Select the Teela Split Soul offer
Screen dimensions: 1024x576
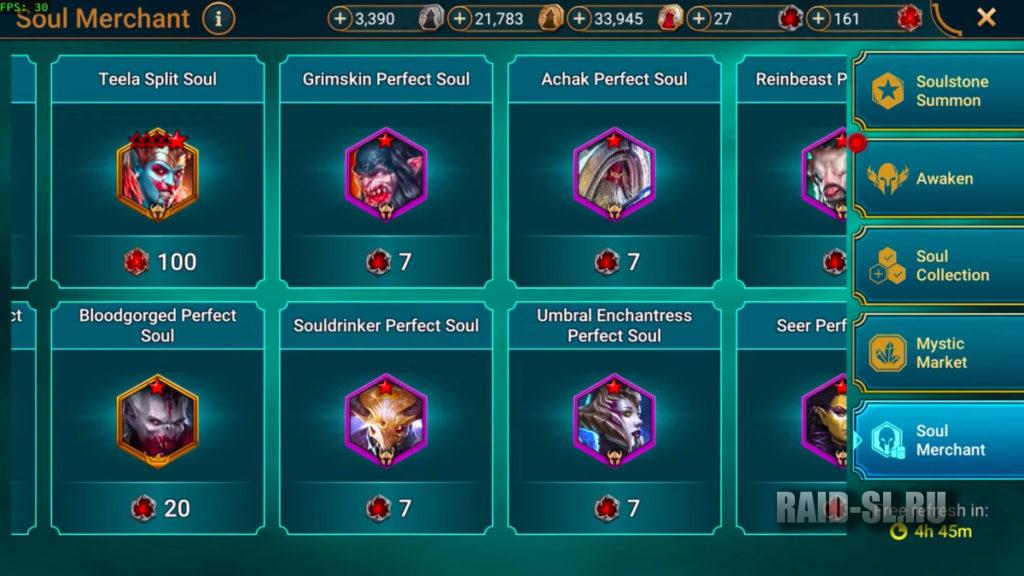158,172
